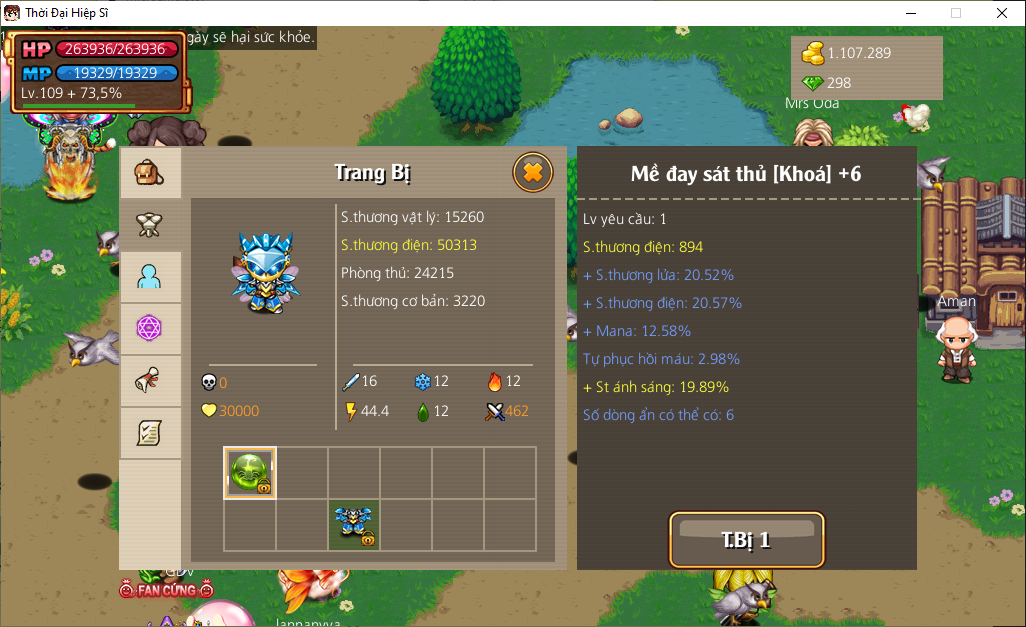
Task: Switch to the armor equipment tab
Action: pyautogui.click(x=150, y=225)
